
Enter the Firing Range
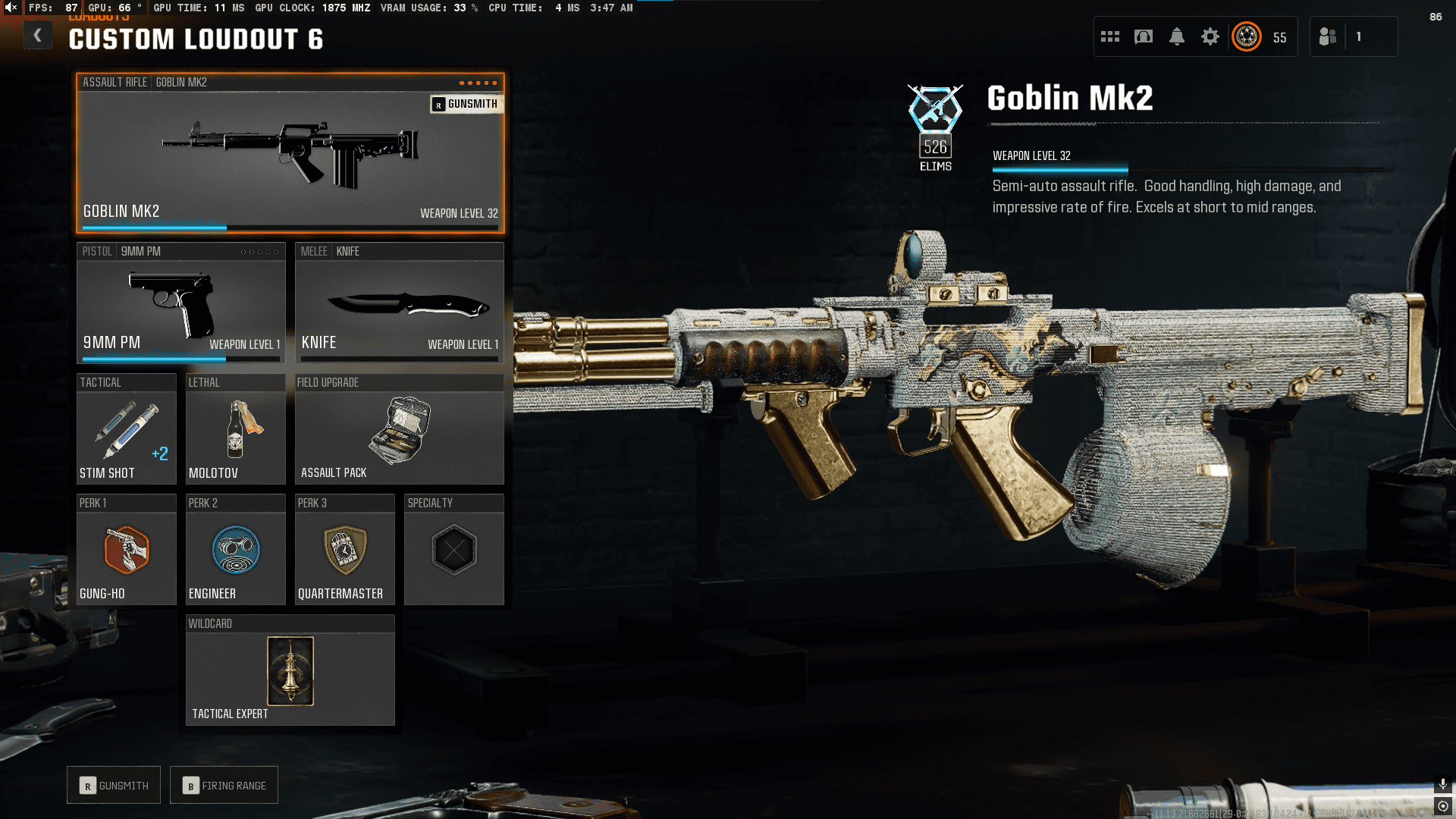click(224, 786)
